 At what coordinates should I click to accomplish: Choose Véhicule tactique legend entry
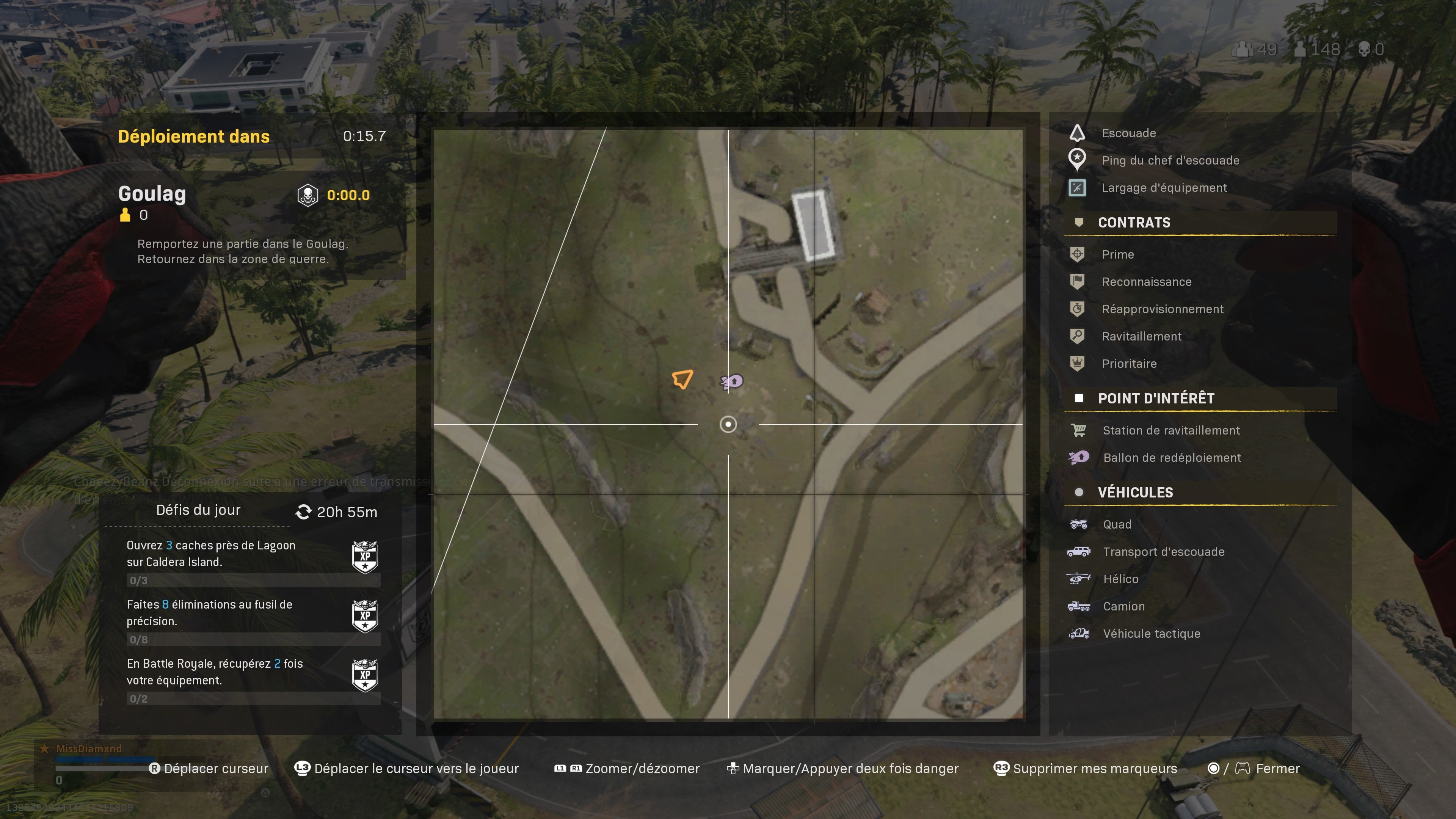(1152, 634)
